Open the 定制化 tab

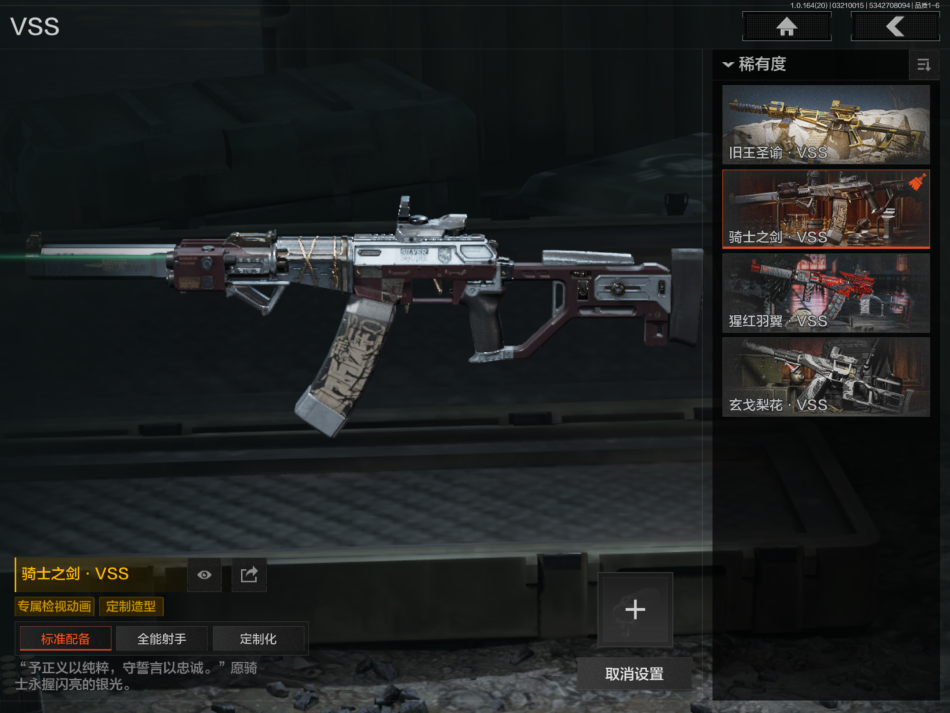(258, 639)
